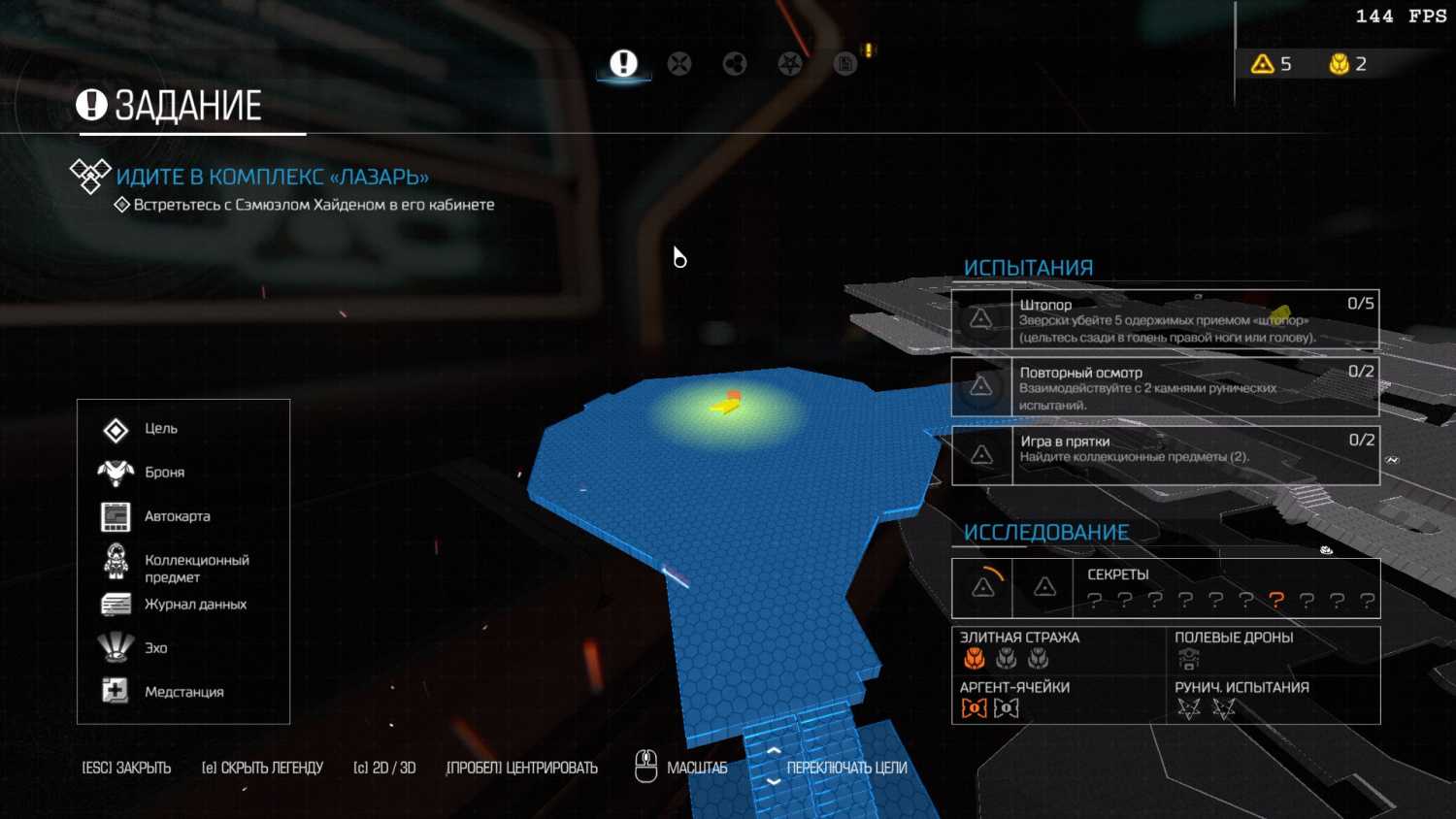Open the pentagram Runes tab
This screenshot has width=1456, height=819.
pyautogui.click(x=790, y=64)
